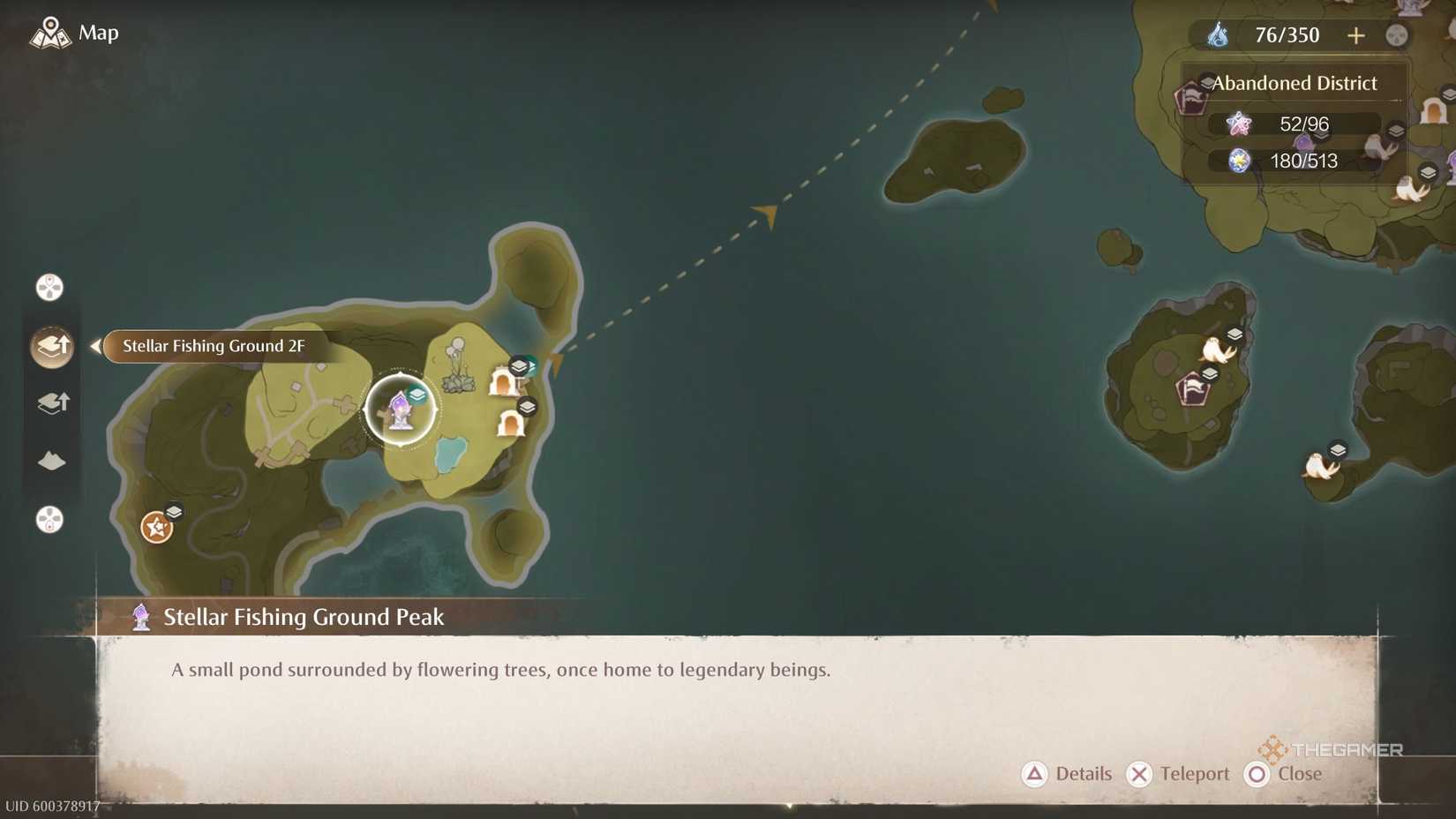This screenshot has height=819, width=1456.
Task: Click the star stamp marker near the coast
Action: pyautogui.click(x=156, y=528)
